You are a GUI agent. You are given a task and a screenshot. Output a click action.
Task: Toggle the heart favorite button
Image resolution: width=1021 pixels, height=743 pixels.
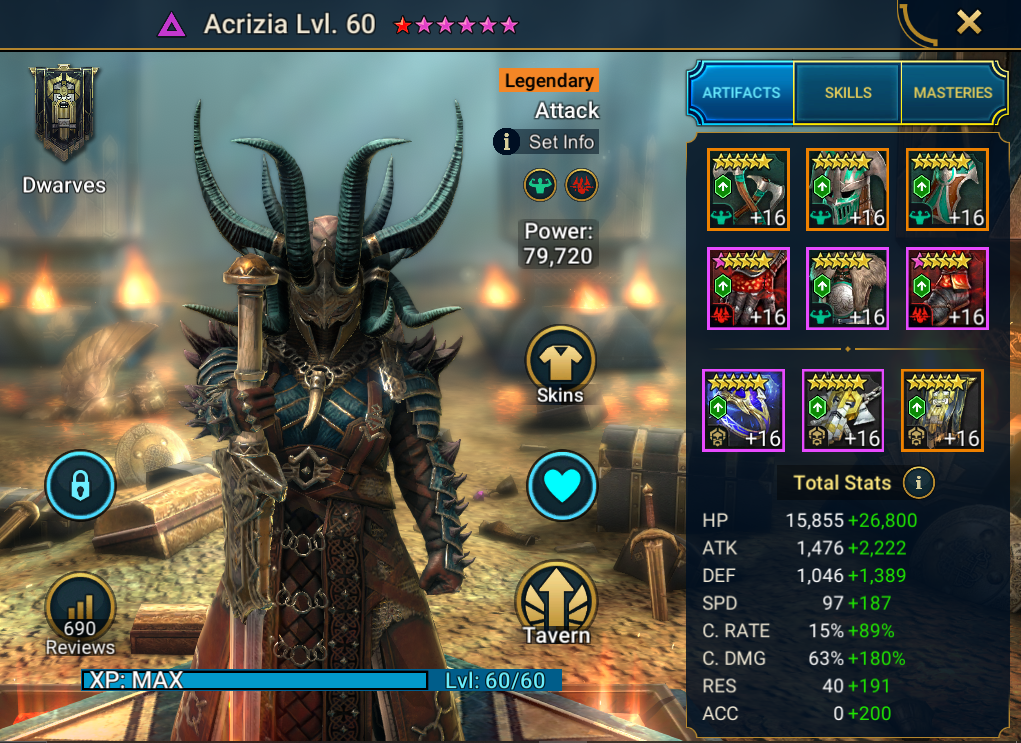[x=562, y=487]
